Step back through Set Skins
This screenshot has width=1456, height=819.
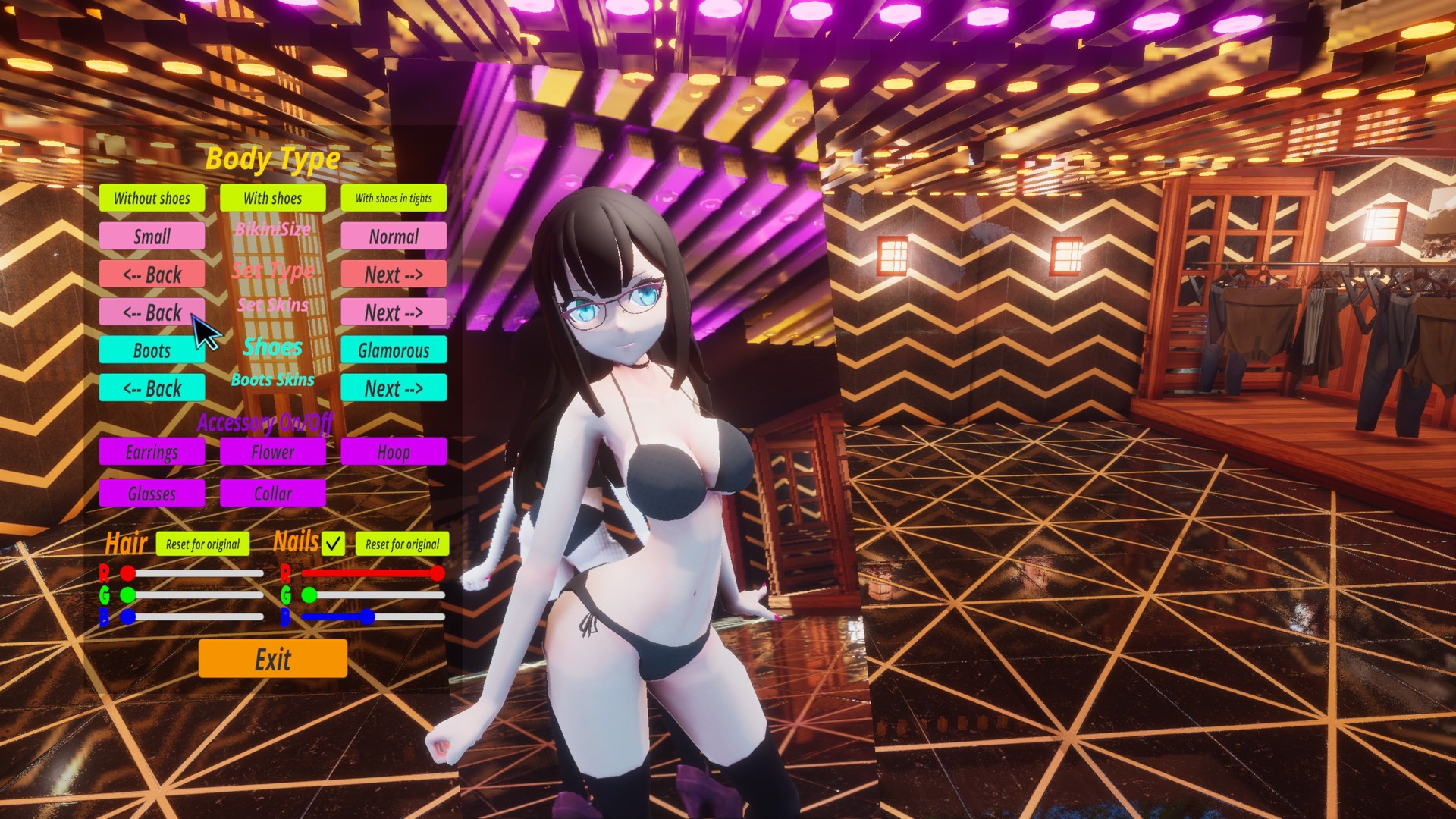point(151,312)
